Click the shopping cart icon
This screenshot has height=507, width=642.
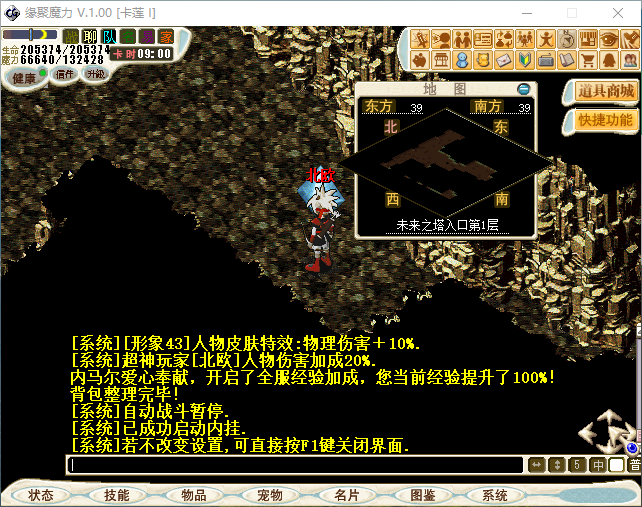587,60
